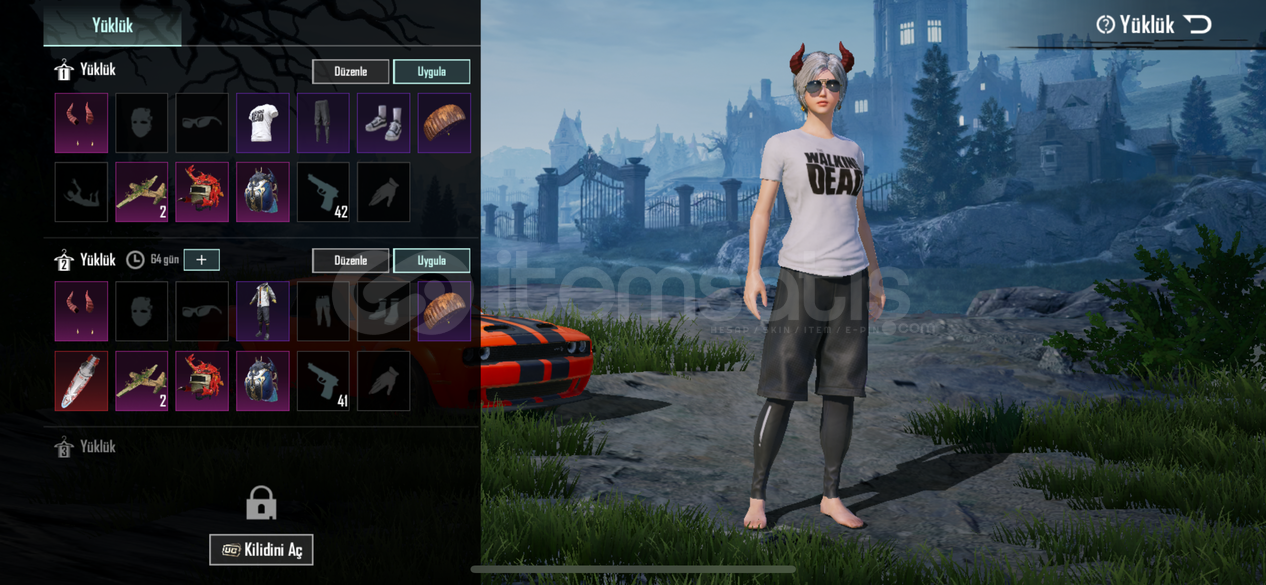Image resolution: width=1266 pixels, height=585 pixels.
Task: Click Düzenle for loadout 1
Action: [350, 72]
